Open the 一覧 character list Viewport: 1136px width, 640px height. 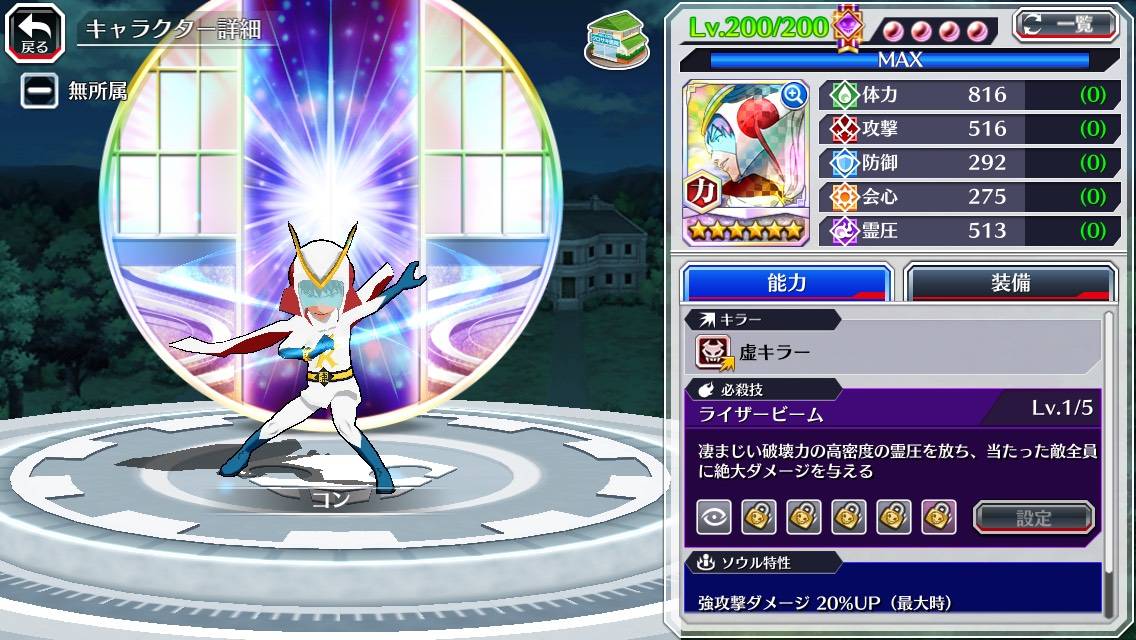1065,24
